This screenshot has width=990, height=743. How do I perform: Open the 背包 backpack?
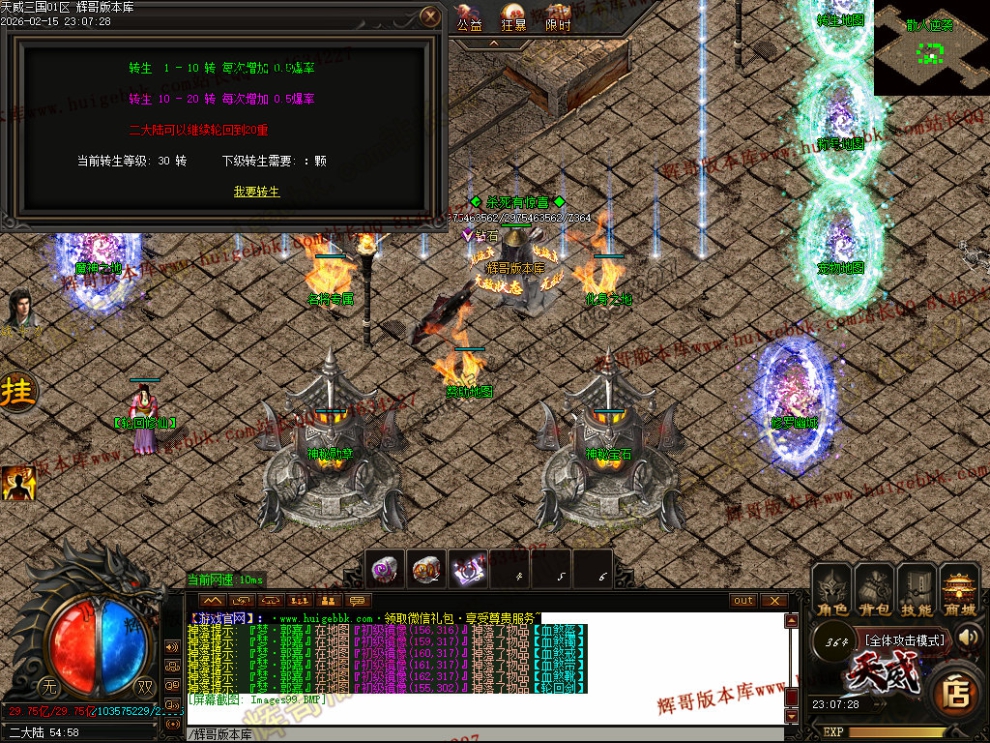point(875,592)
